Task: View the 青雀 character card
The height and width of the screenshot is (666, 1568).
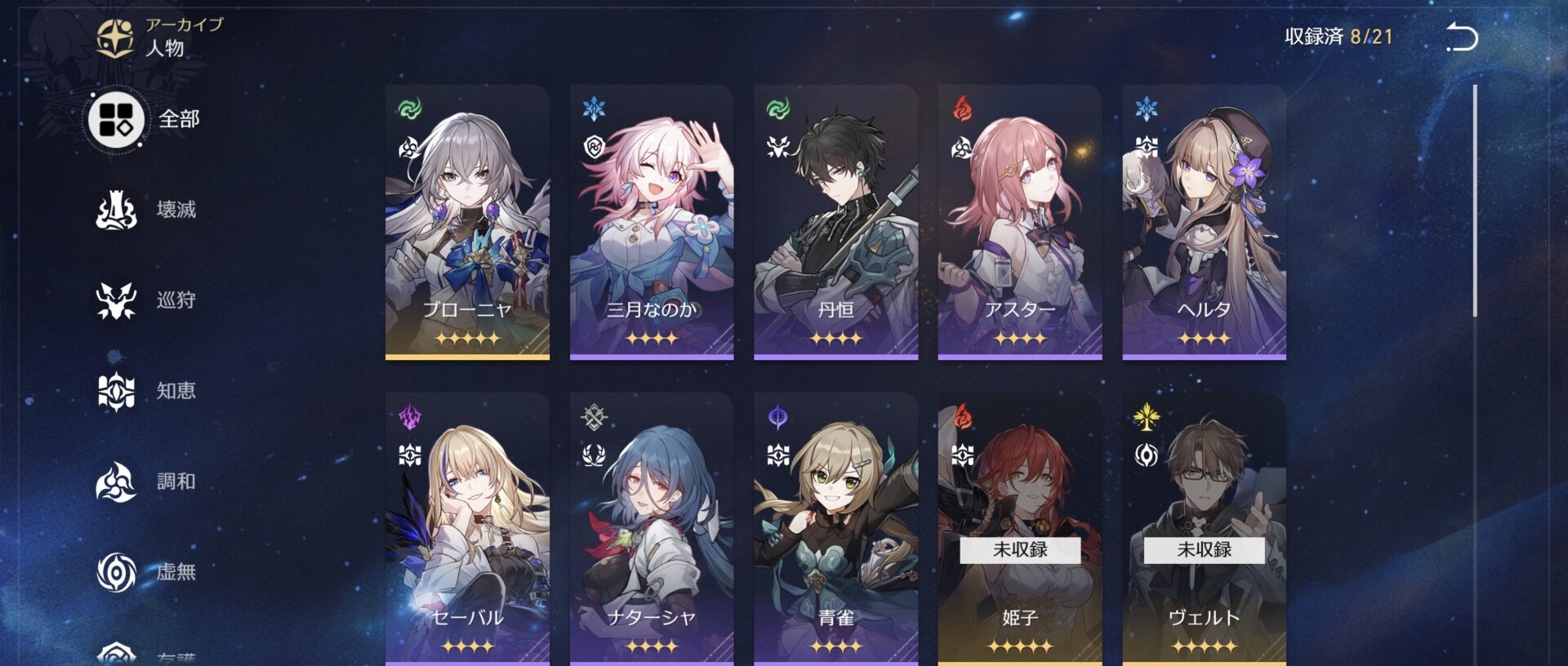Action: click(x=835, y=529)
